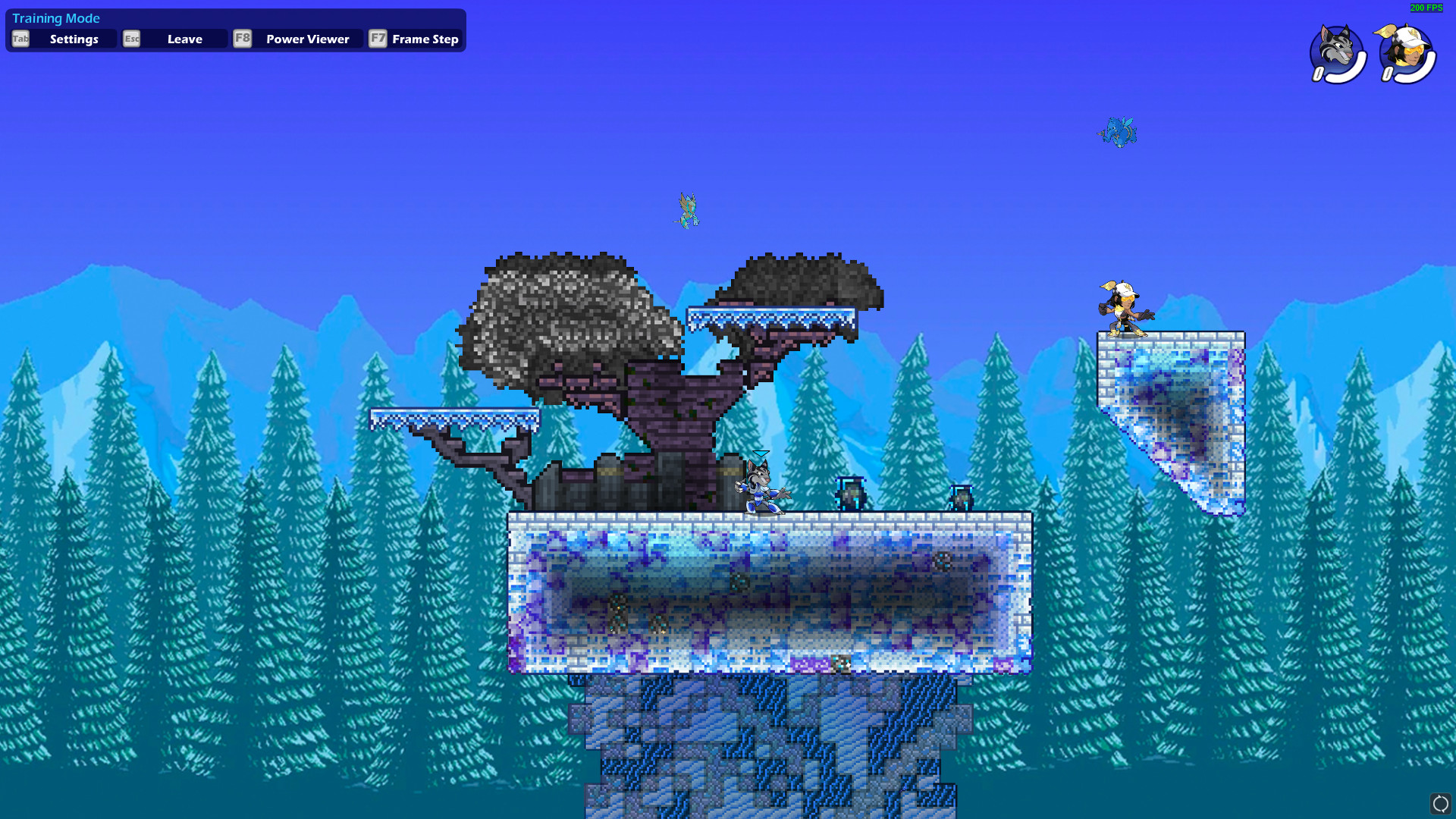
Task: Click the Tab key badge beside Settings
Action: [x=20, y=39]
